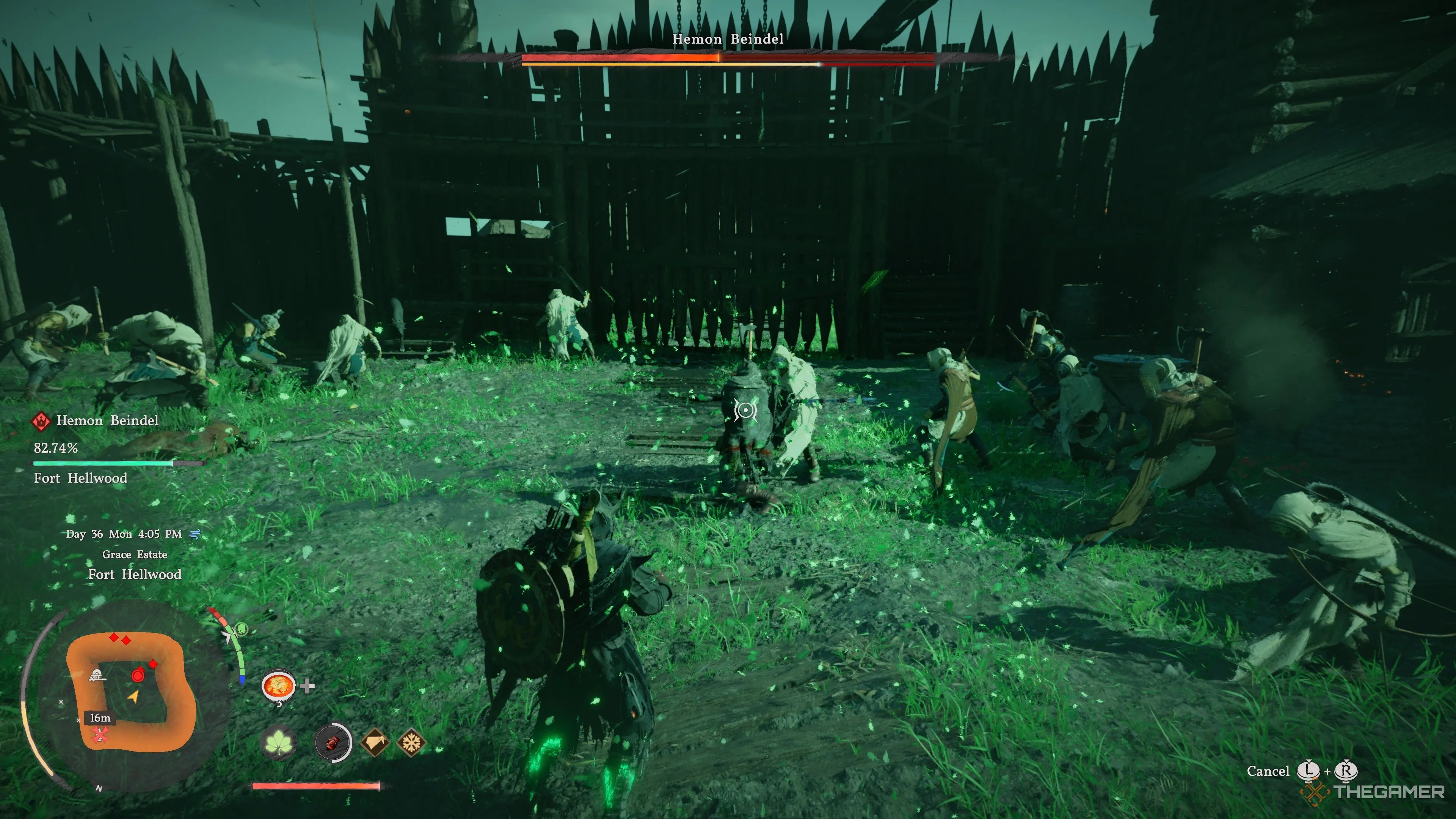Use the red beetle item slot
1456x819 pixels.
click(333, 742)
